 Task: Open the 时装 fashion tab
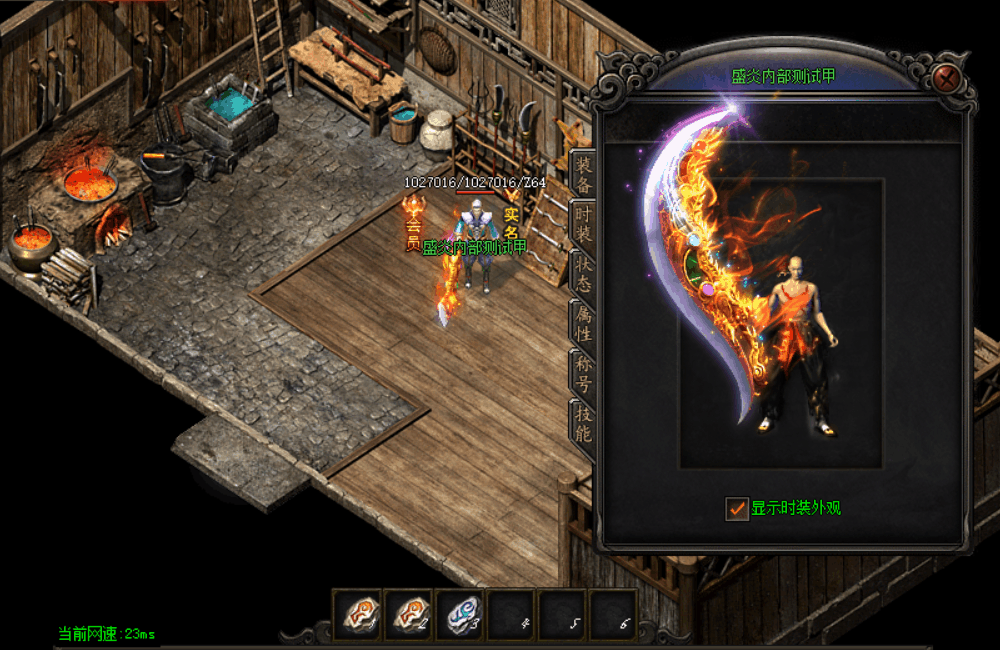point(583,224)
